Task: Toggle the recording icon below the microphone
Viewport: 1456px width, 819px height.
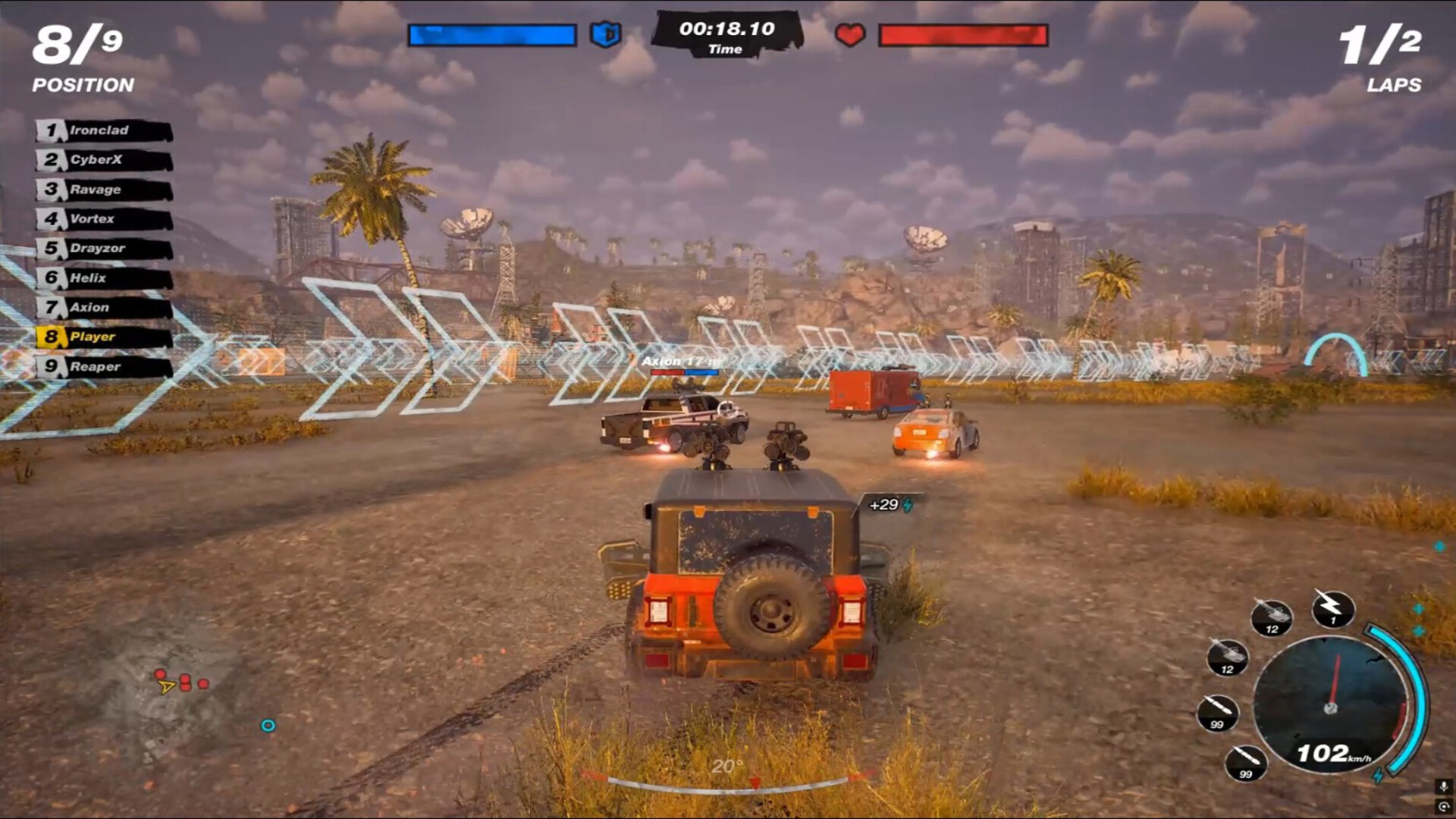Action: tap(1442, 808)
